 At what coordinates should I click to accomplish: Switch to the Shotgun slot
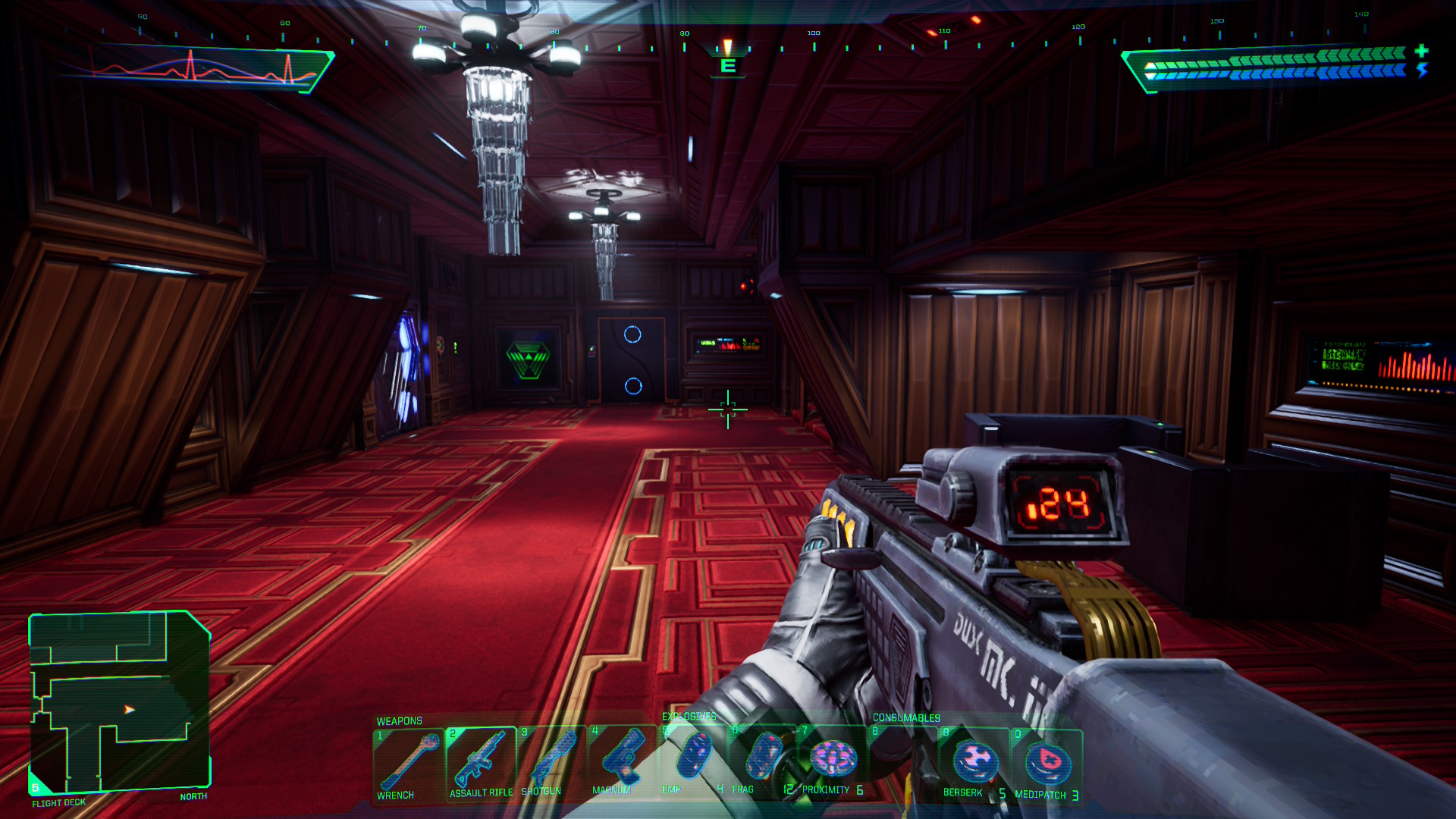551,763
